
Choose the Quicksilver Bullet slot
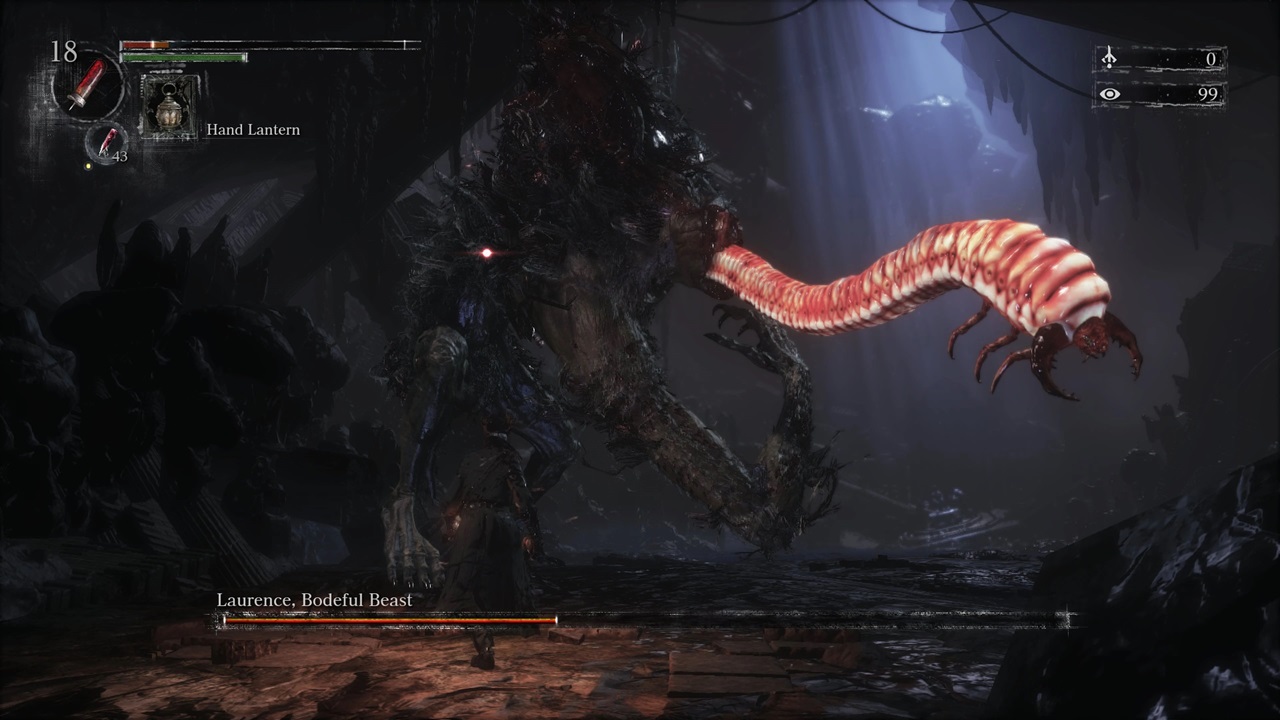pos(106,143)
